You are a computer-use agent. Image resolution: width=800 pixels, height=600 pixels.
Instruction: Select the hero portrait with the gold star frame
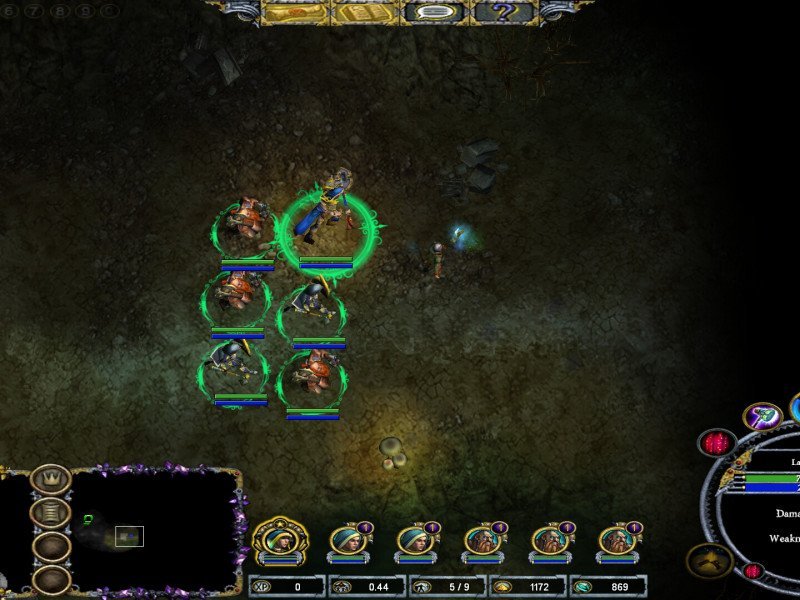point(279,541)
